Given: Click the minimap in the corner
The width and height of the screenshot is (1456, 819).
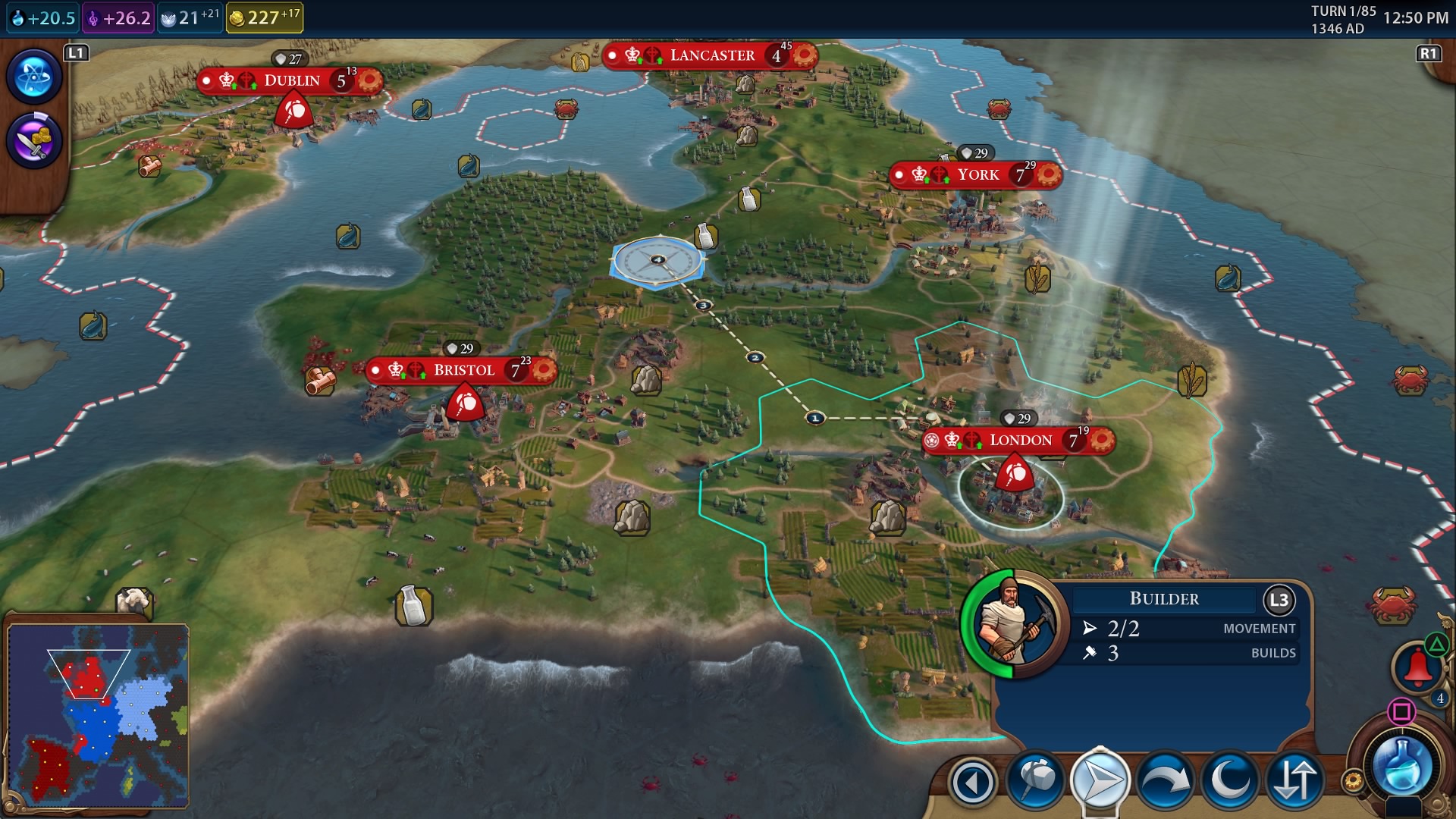Looking at the screenshot, I should point(98,715).
